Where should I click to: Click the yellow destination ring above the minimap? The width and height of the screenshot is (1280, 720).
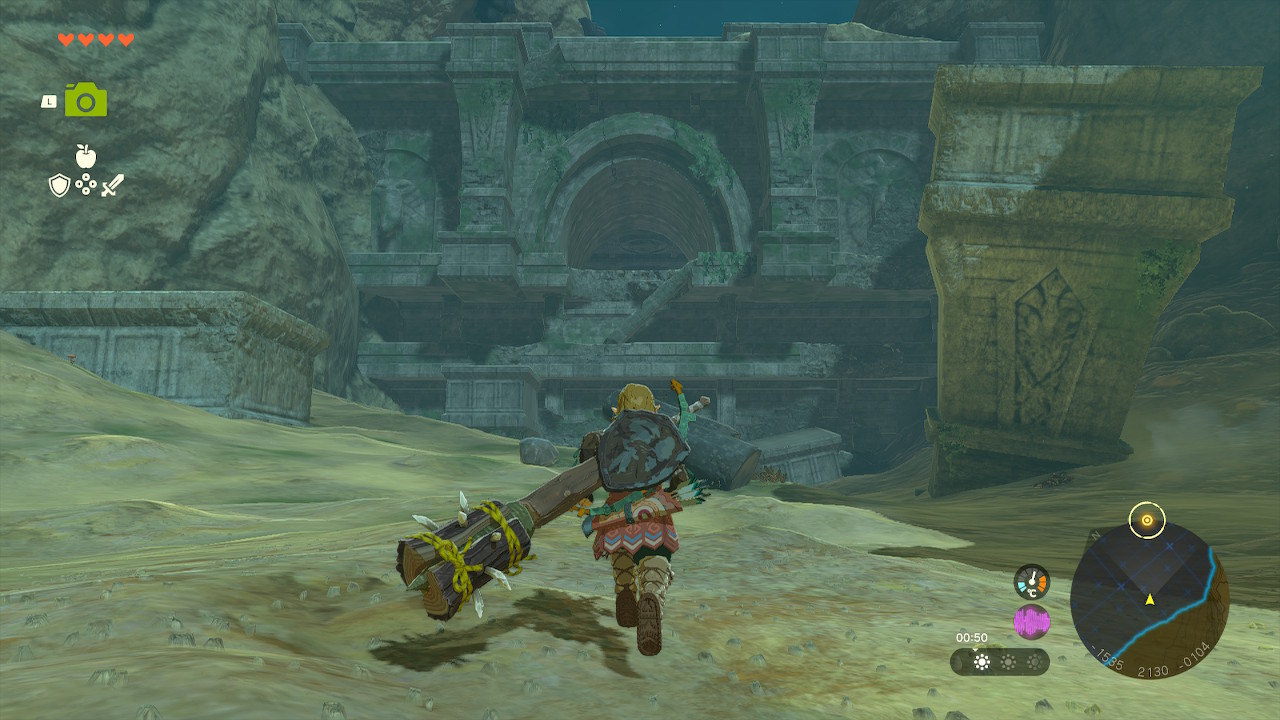click(1147, 520)
